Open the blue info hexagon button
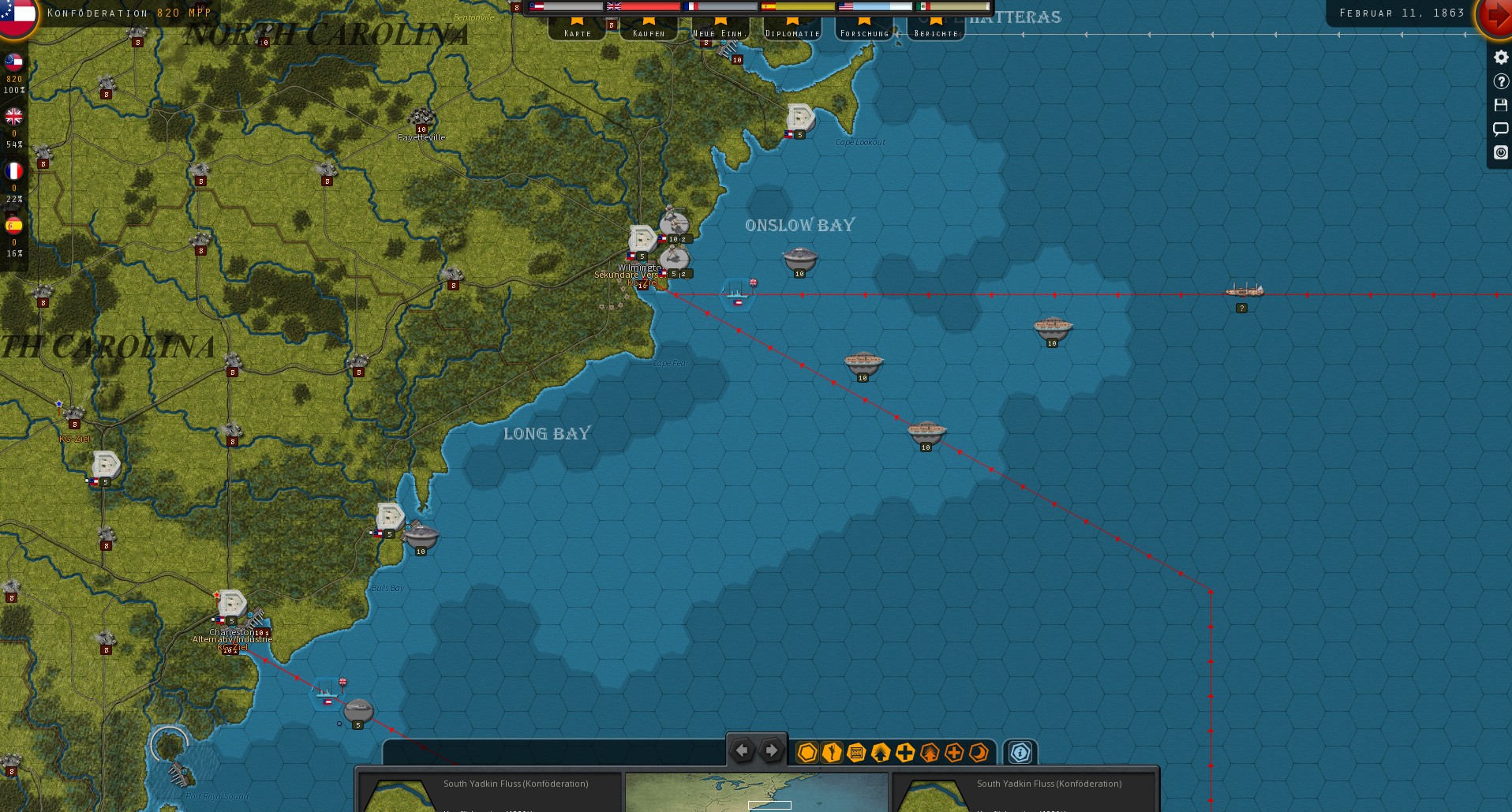 tap(1020, 753)
